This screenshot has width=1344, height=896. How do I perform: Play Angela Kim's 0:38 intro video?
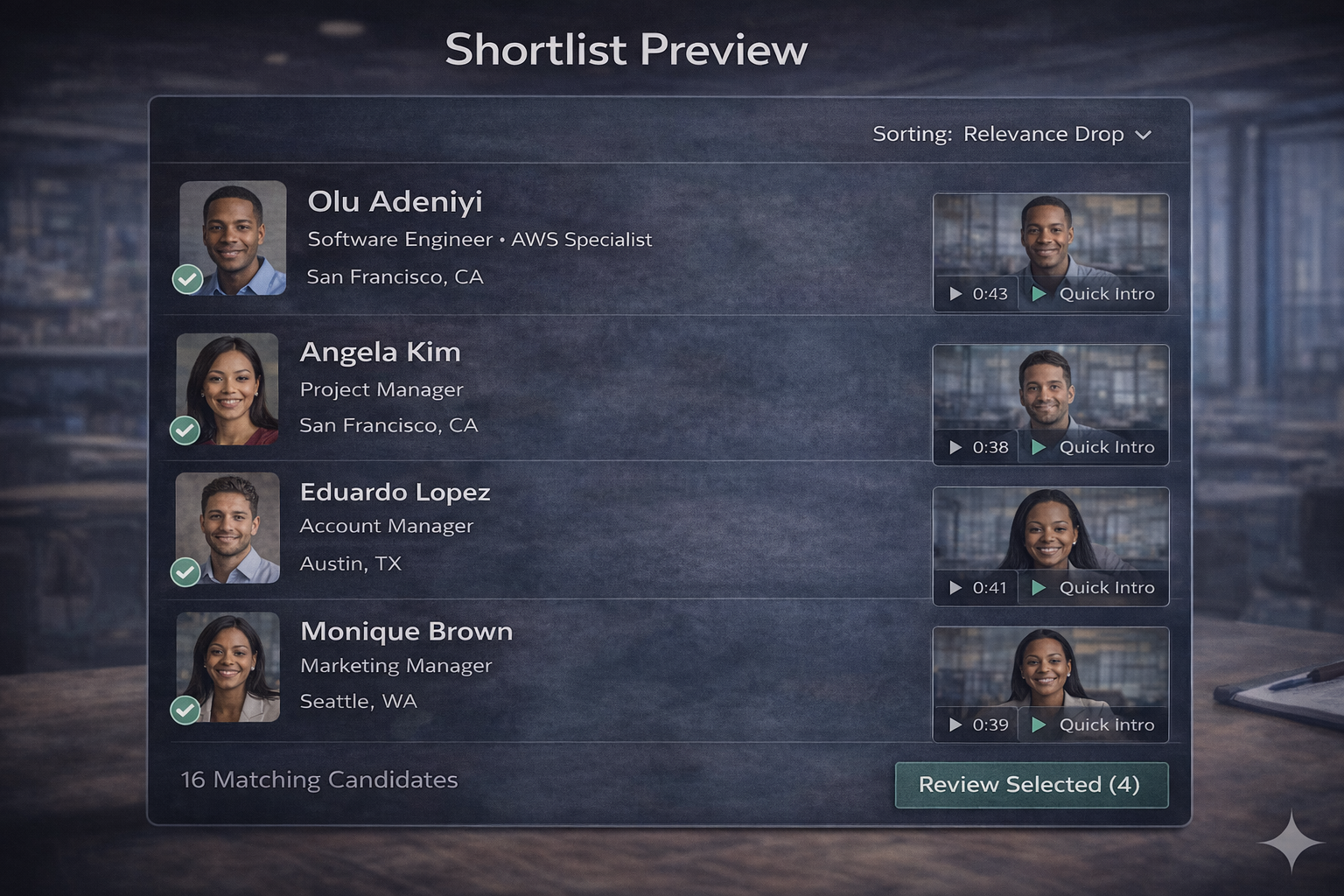pyautogui.click(x=977, y=447)
